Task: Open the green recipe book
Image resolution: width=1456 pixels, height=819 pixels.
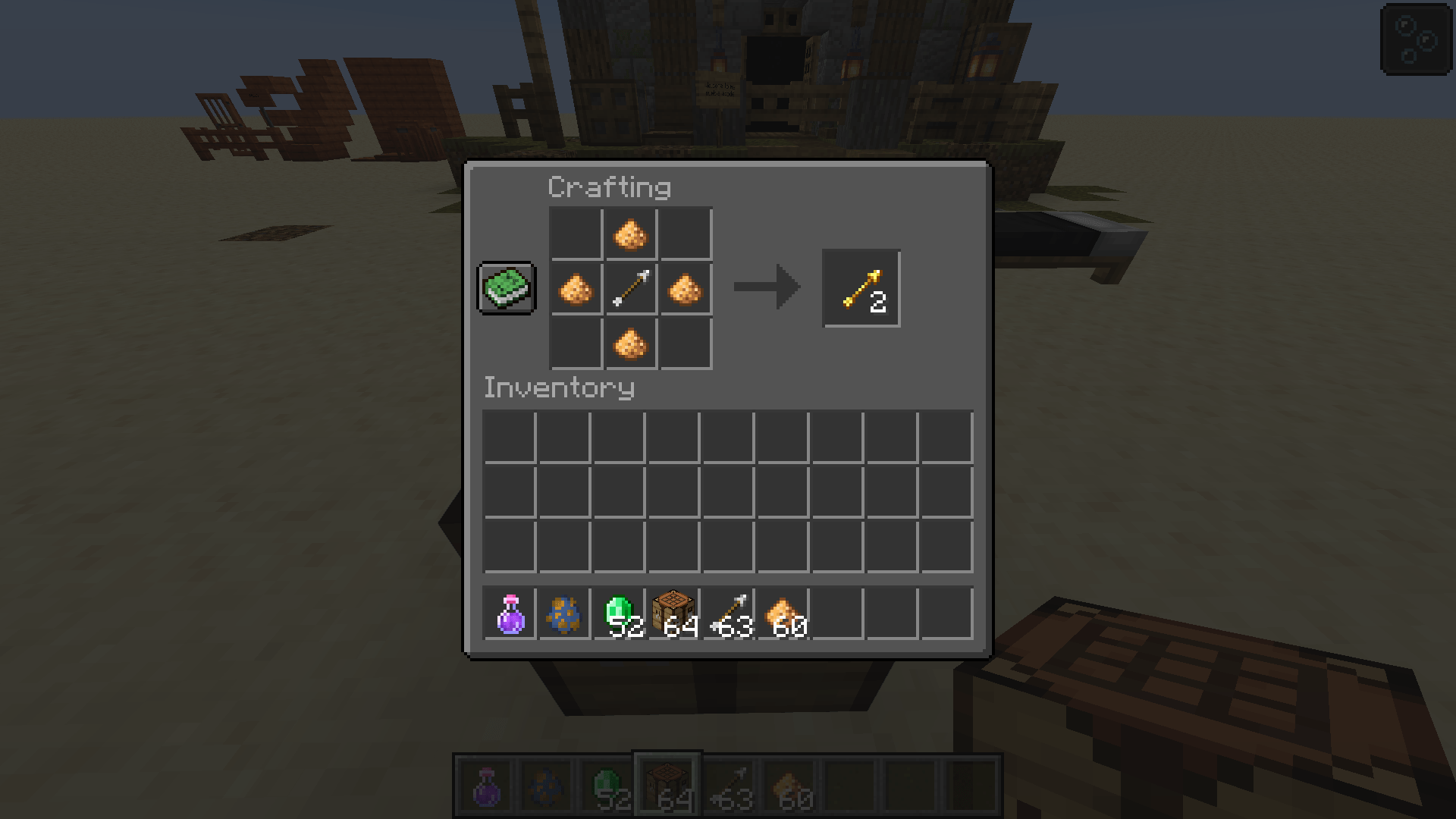Action: (x=506, y=288)
